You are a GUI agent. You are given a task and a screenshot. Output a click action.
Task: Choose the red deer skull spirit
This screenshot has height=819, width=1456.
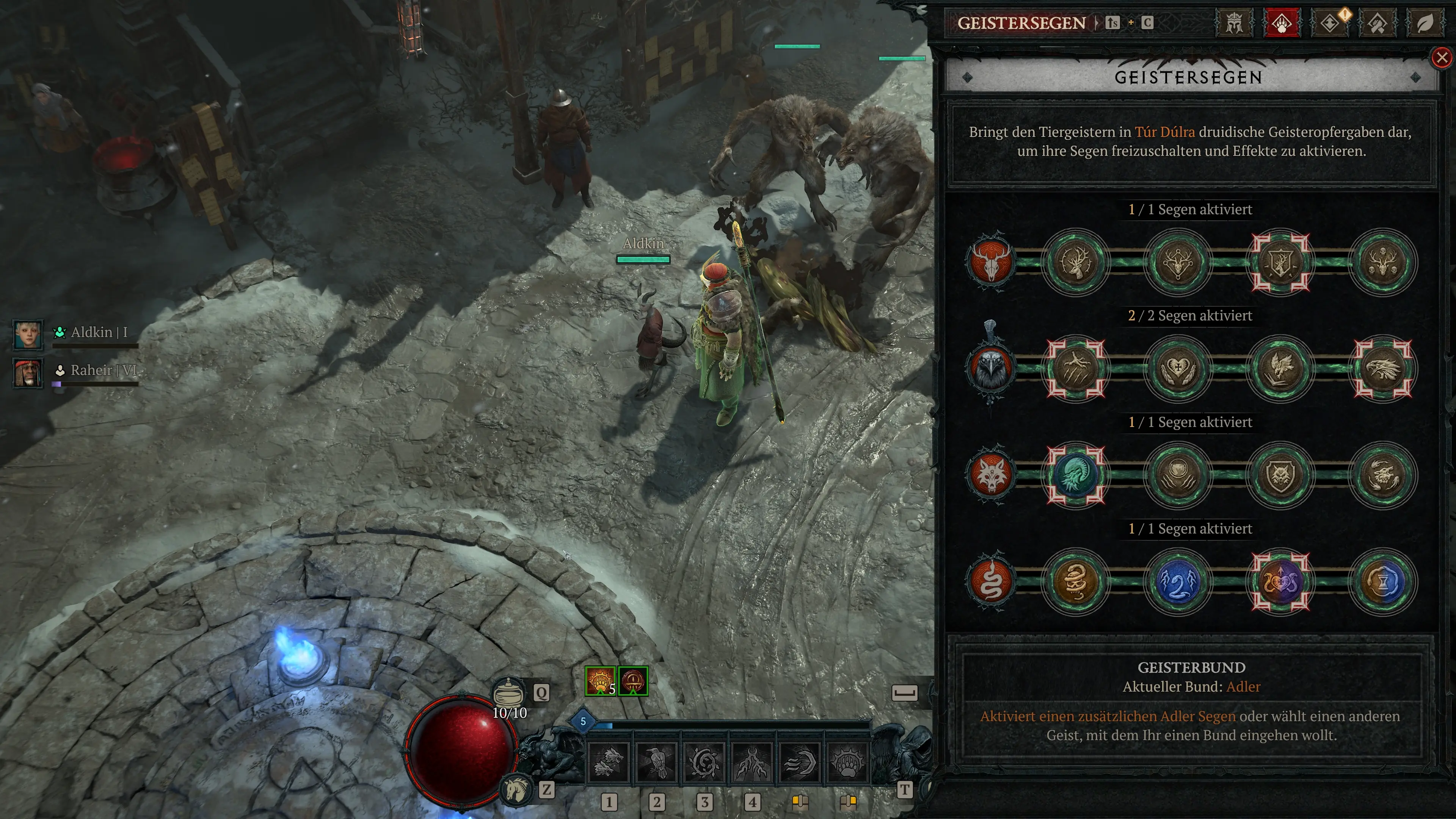(991, 262)
